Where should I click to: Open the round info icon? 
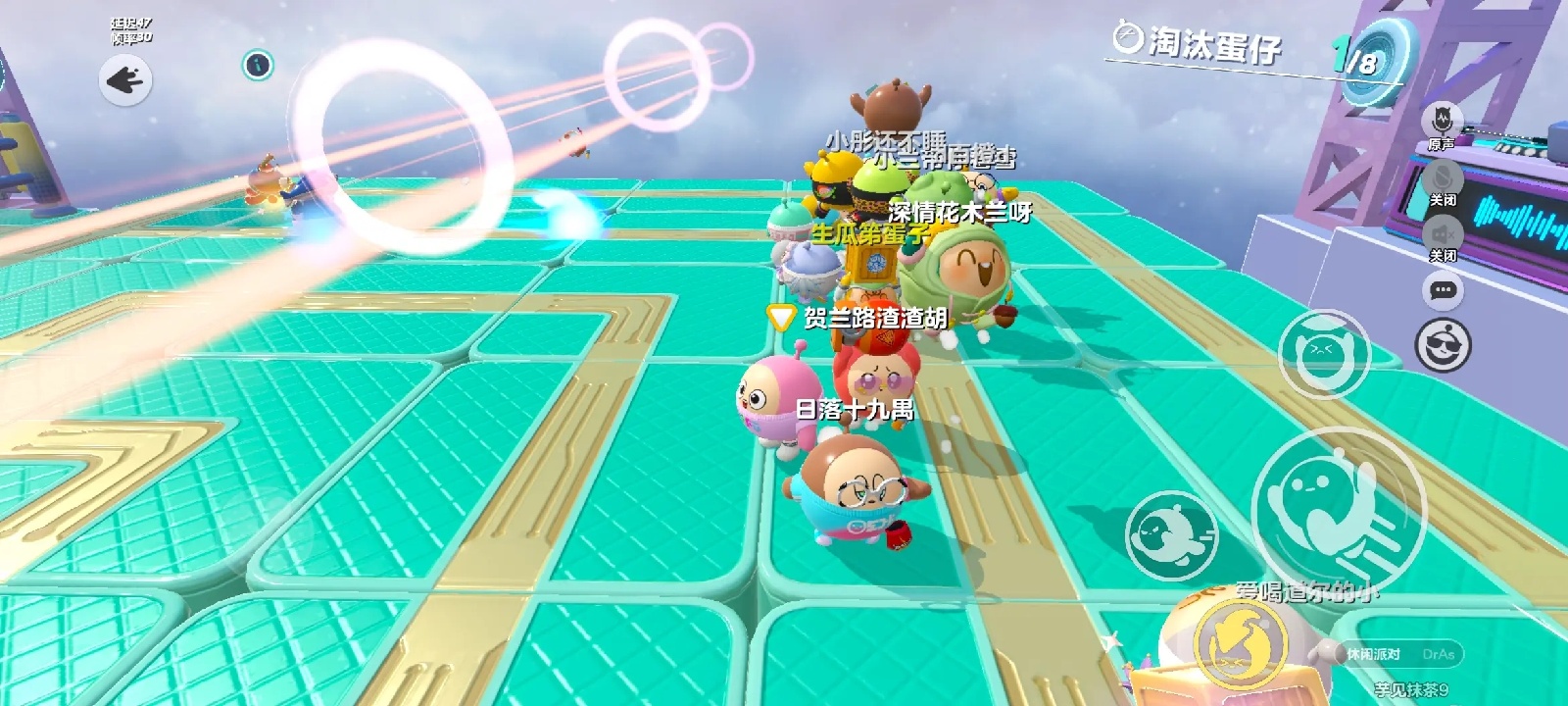[x=258, y=65]
